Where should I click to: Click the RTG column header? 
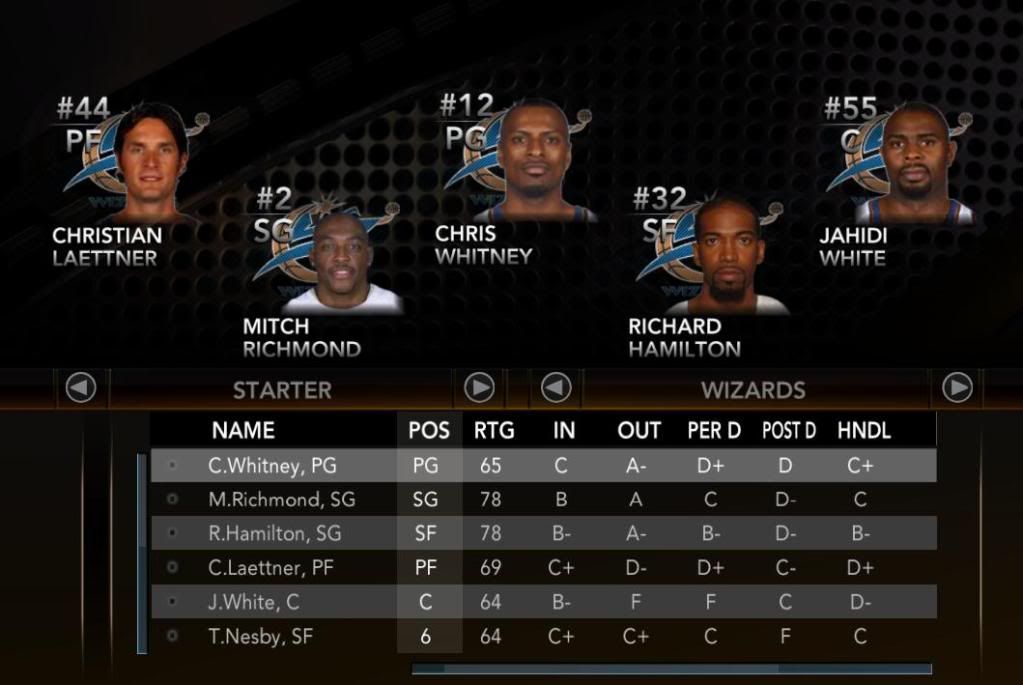click(494, 431)
